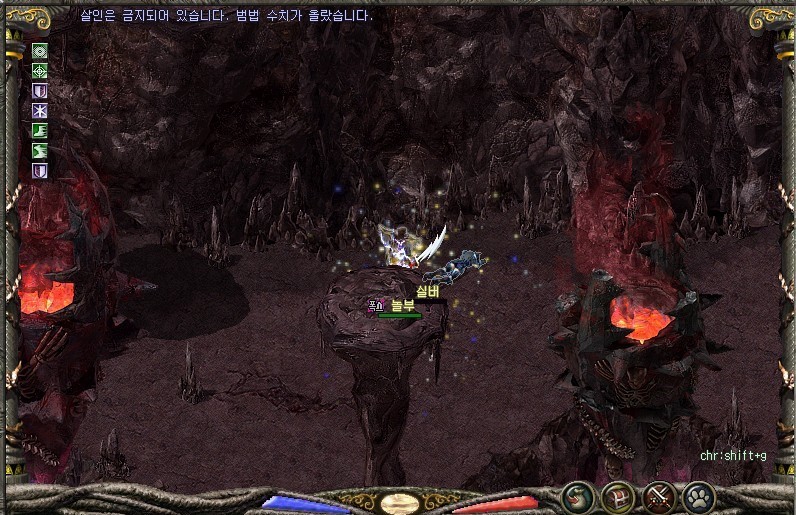Click the golden oval gem on bottom bar
796x515 pixels.
coord(398,503)
